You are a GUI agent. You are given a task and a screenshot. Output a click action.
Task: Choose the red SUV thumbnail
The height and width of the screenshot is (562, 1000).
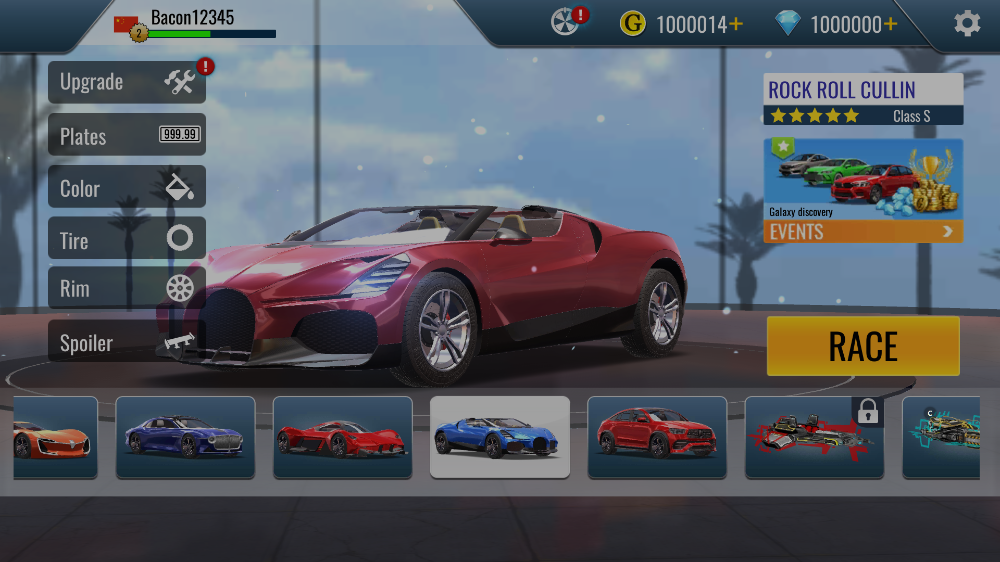tap(657, 438)
